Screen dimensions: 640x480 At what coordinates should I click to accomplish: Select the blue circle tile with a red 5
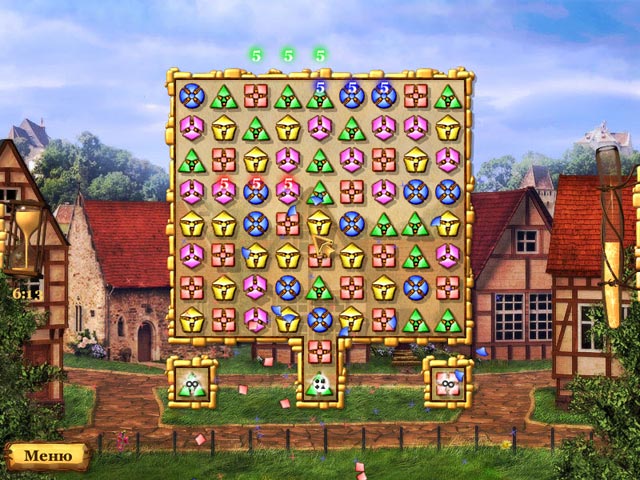click(x=255, y=191)
